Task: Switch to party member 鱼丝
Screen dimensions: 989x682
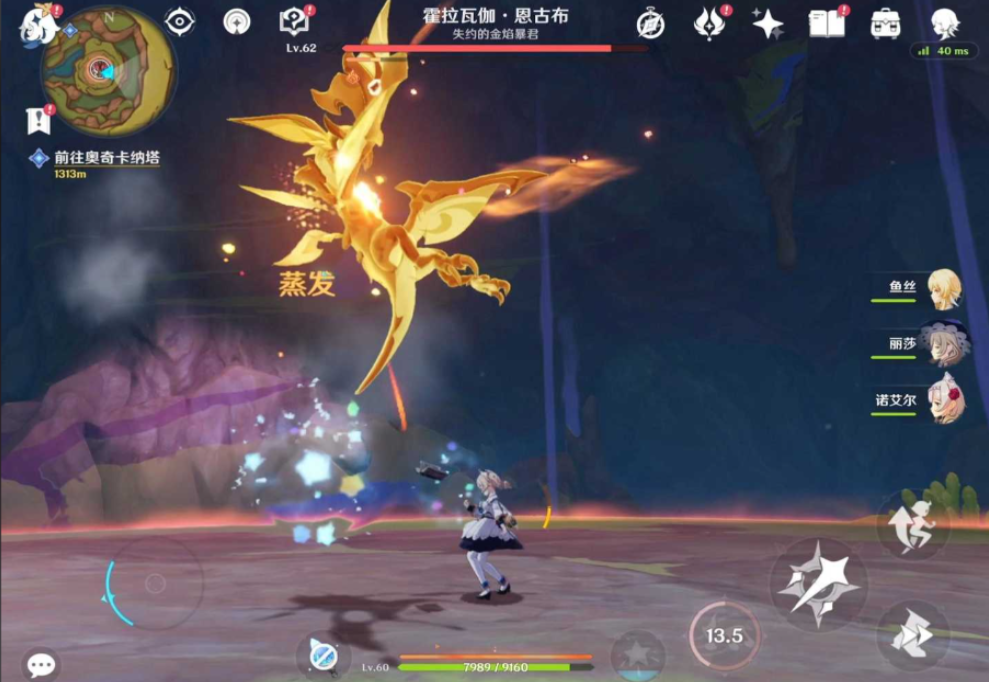Action: 943,289
